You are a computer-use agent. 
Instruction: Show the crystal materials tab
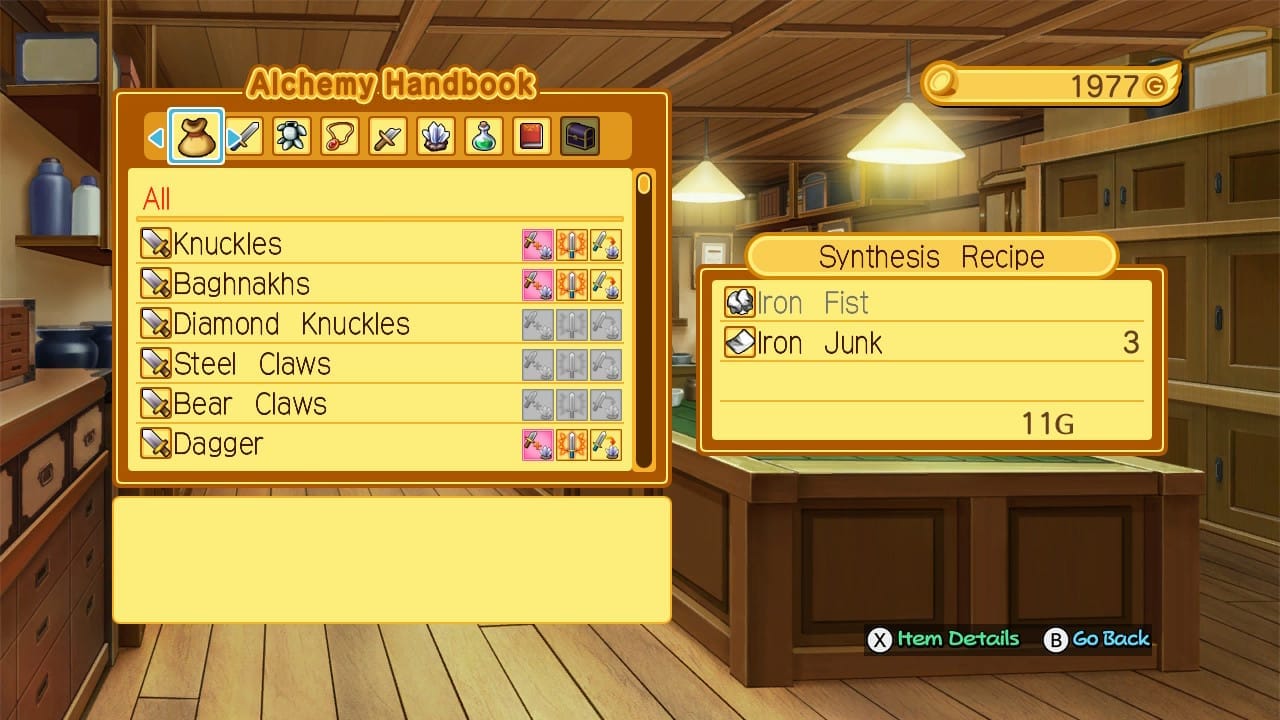436,137
